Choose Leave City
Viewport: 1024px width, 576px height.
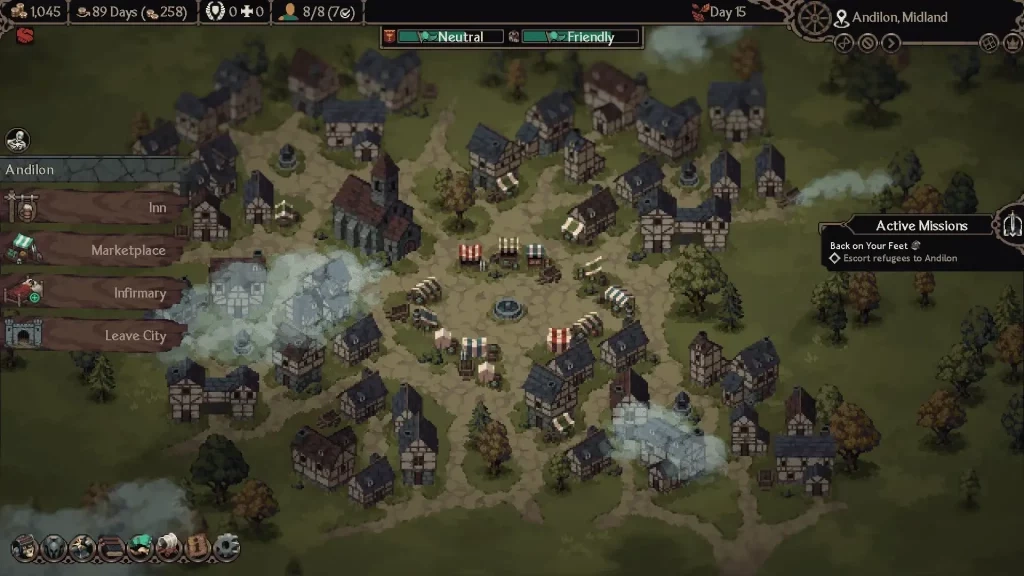(x=95, y=335)
